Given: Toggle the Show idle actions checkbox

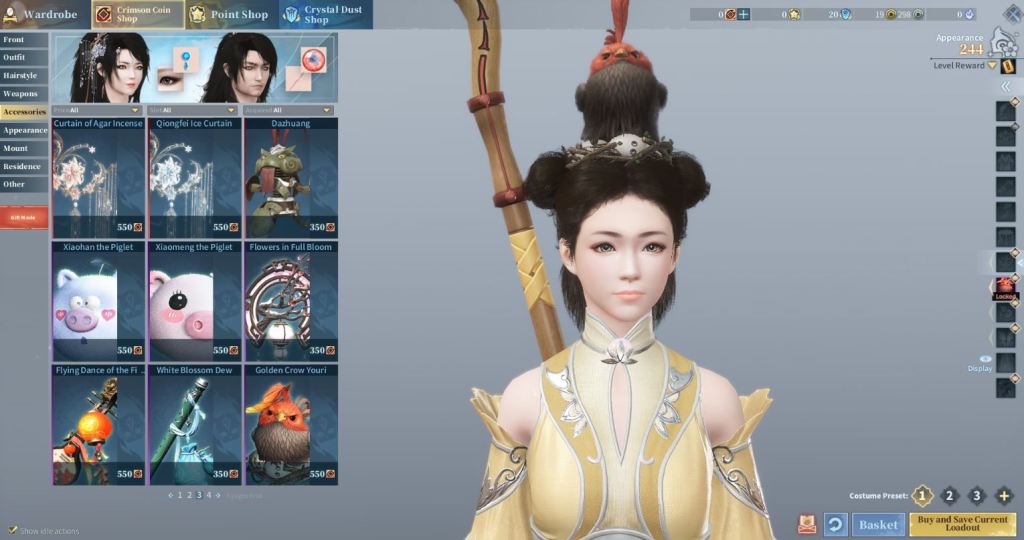Looking at the screenshot, I should 13,530.
